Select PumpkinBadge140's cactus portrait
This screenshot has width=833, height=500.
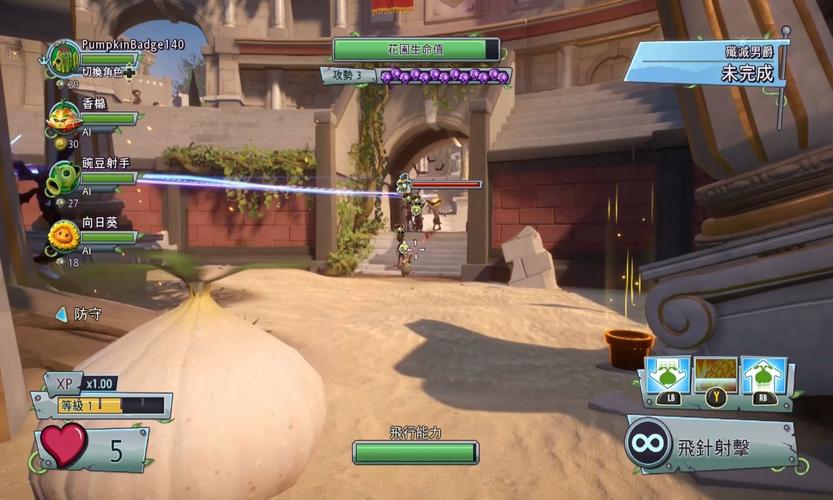(64, 58)
